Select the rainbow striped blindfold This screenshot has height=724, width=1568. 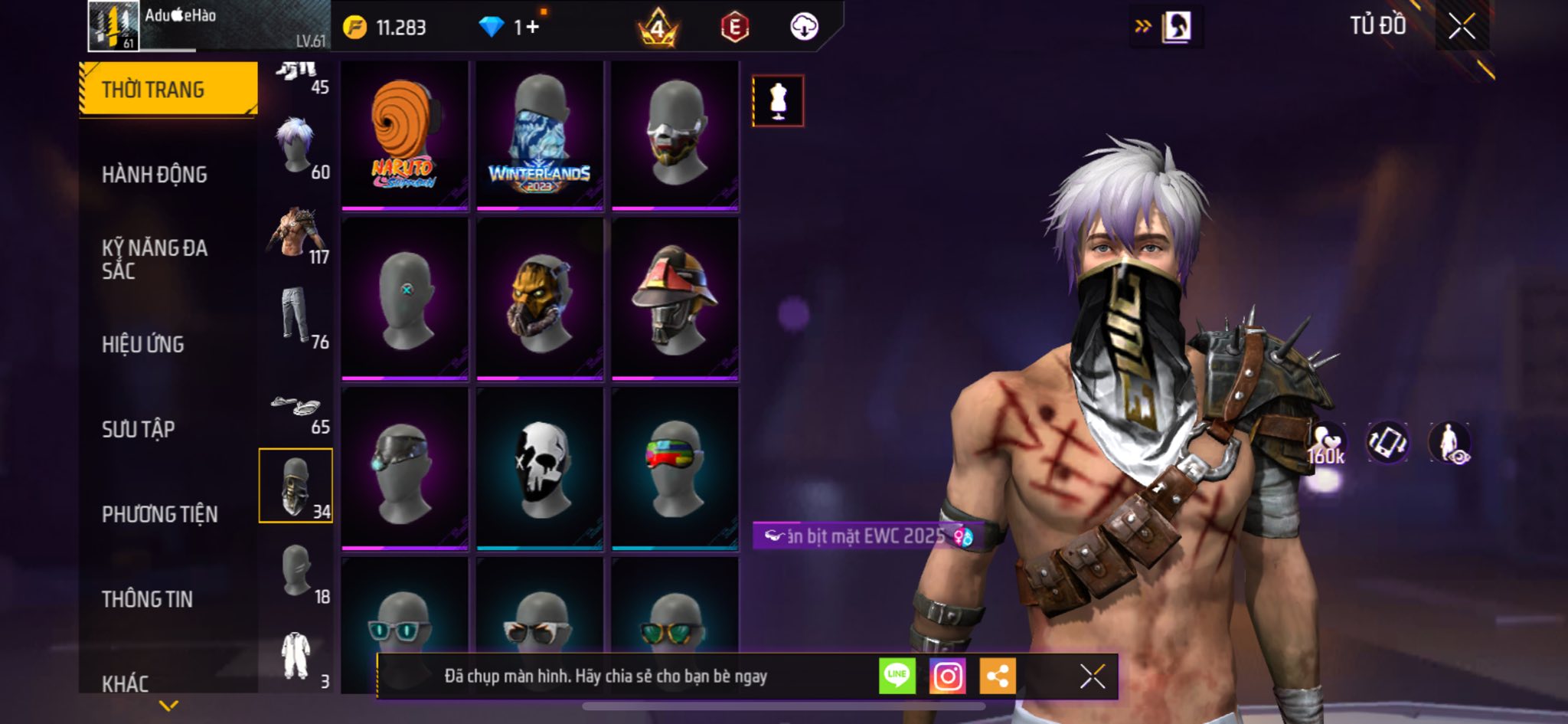pos(675,468)
